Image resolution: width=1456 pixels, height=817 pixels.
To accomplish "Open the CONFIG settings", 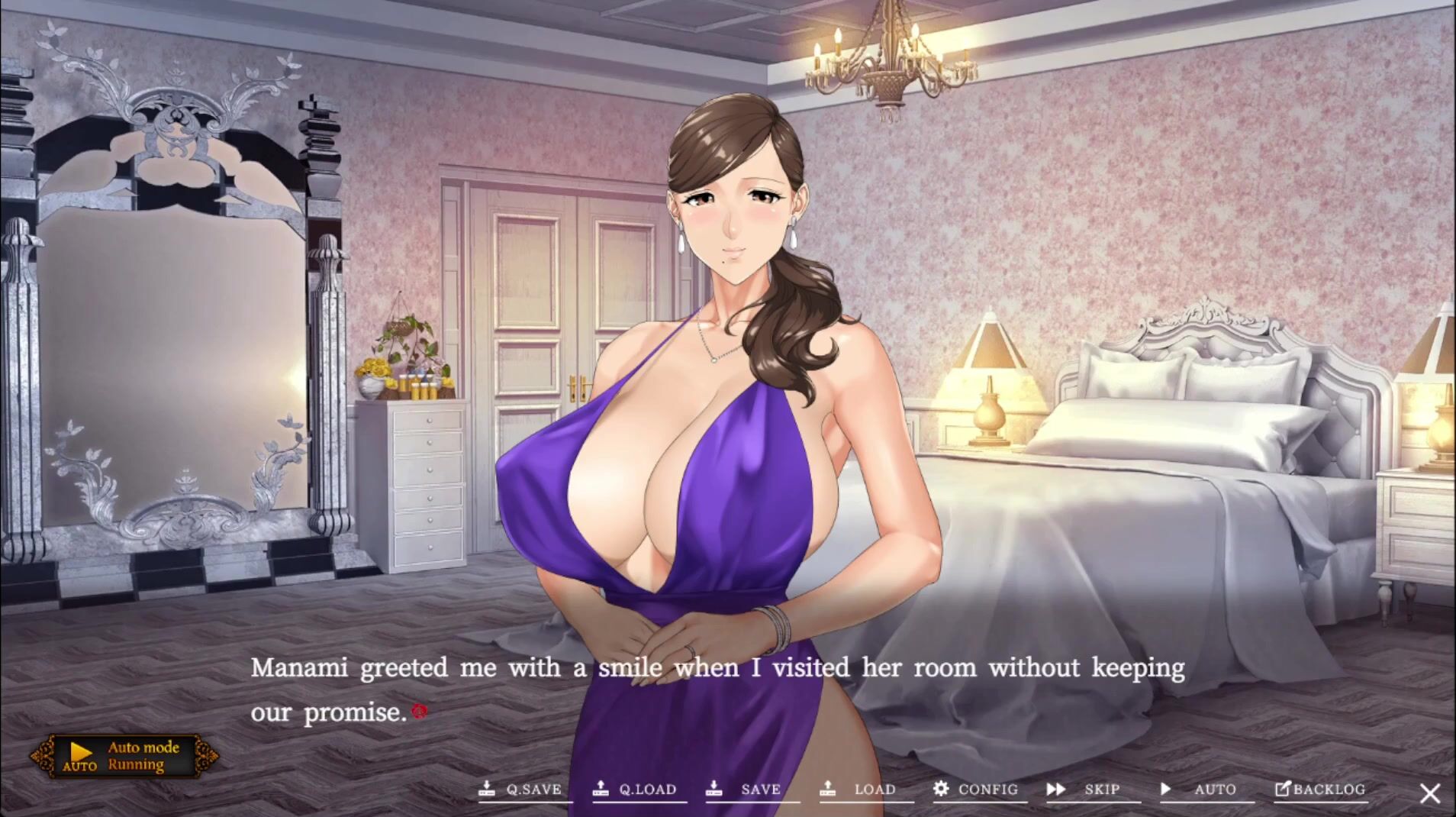I will click(x=976, y=790).
